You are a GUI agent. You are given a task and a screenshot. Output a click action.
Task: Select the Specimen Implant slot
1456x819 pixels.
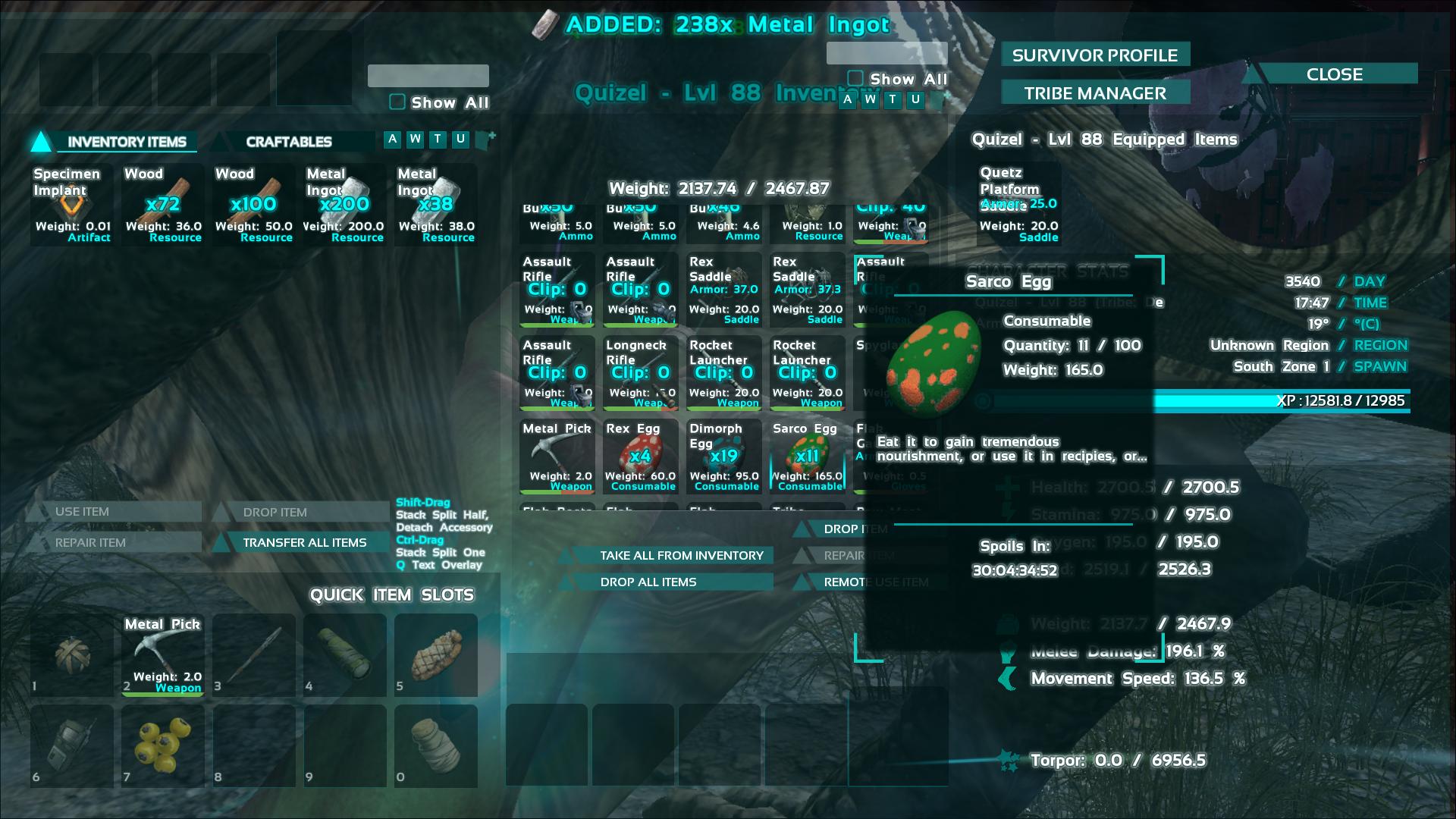[72, 205]
